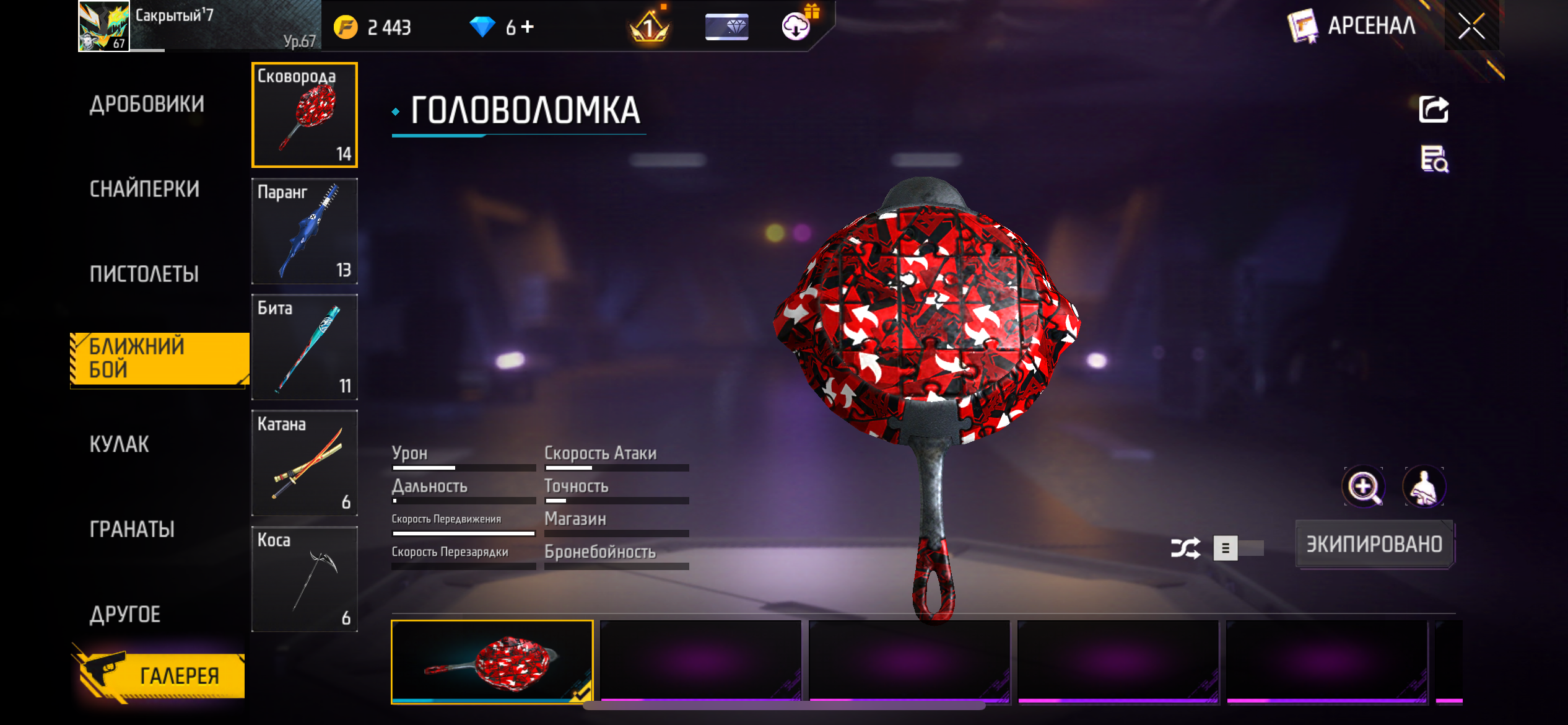The height and width of the screenshot is (725, 1568).
Task: Open the list search icon
Action: (x=1433, y=159)
